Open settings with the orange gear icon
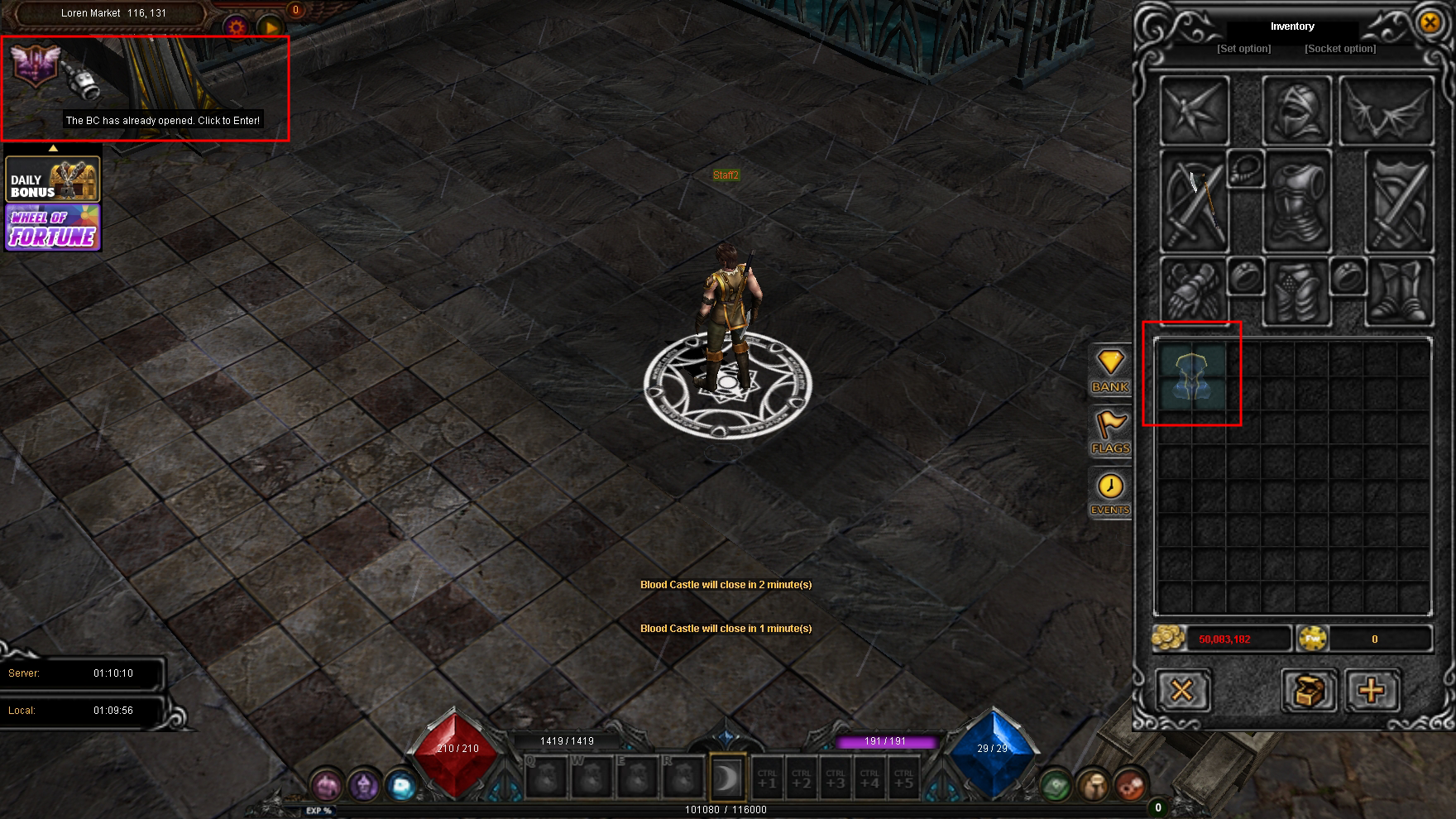1456x819 pixels. click(237, 27)
